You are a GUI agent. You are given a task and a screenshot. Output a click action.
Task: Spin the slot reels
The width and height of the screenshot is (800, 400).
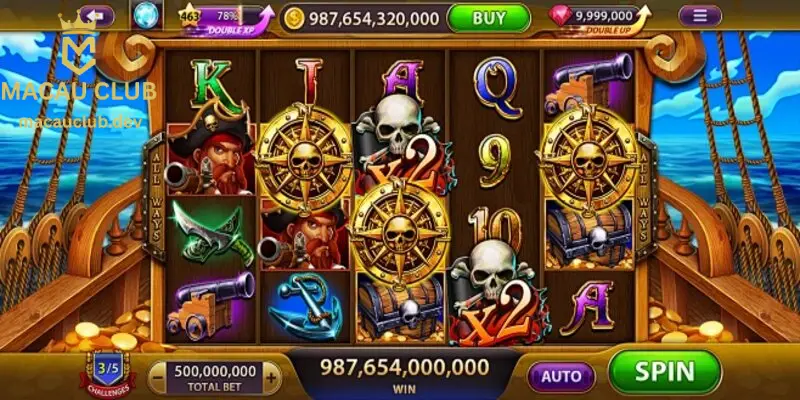pos(664,372)
